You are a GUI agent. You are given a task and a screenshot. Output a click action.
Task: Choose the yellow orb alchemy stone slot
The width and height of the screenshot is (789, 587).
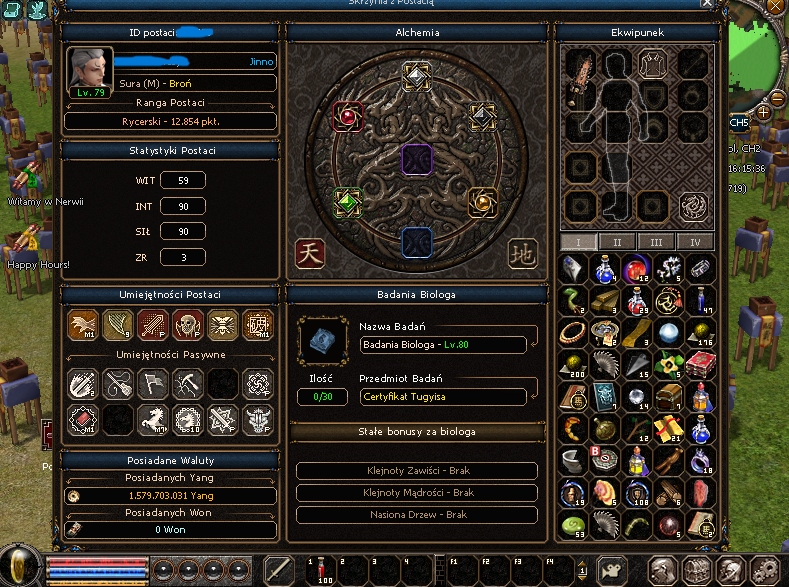(484, 202)
